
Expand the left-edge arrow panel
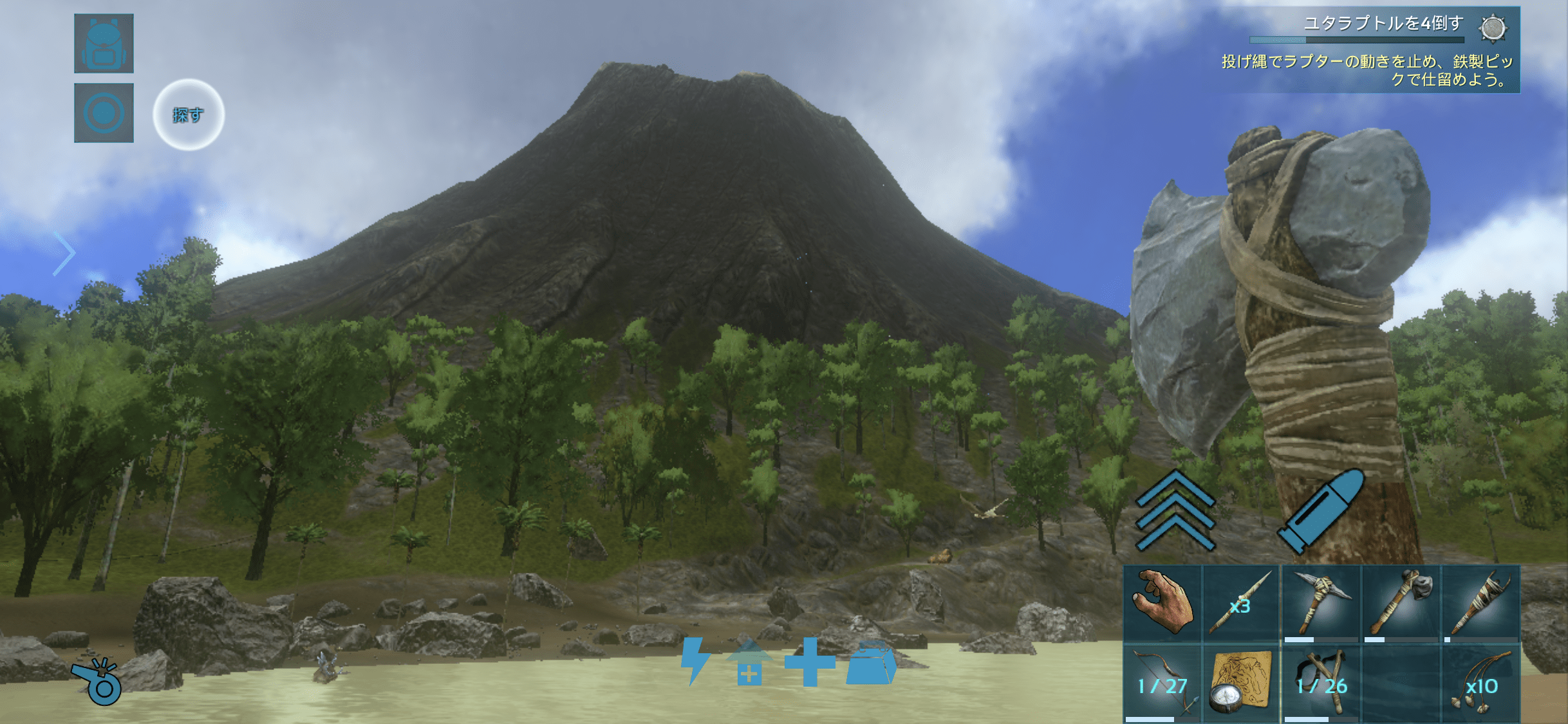[x=64, y=252]
